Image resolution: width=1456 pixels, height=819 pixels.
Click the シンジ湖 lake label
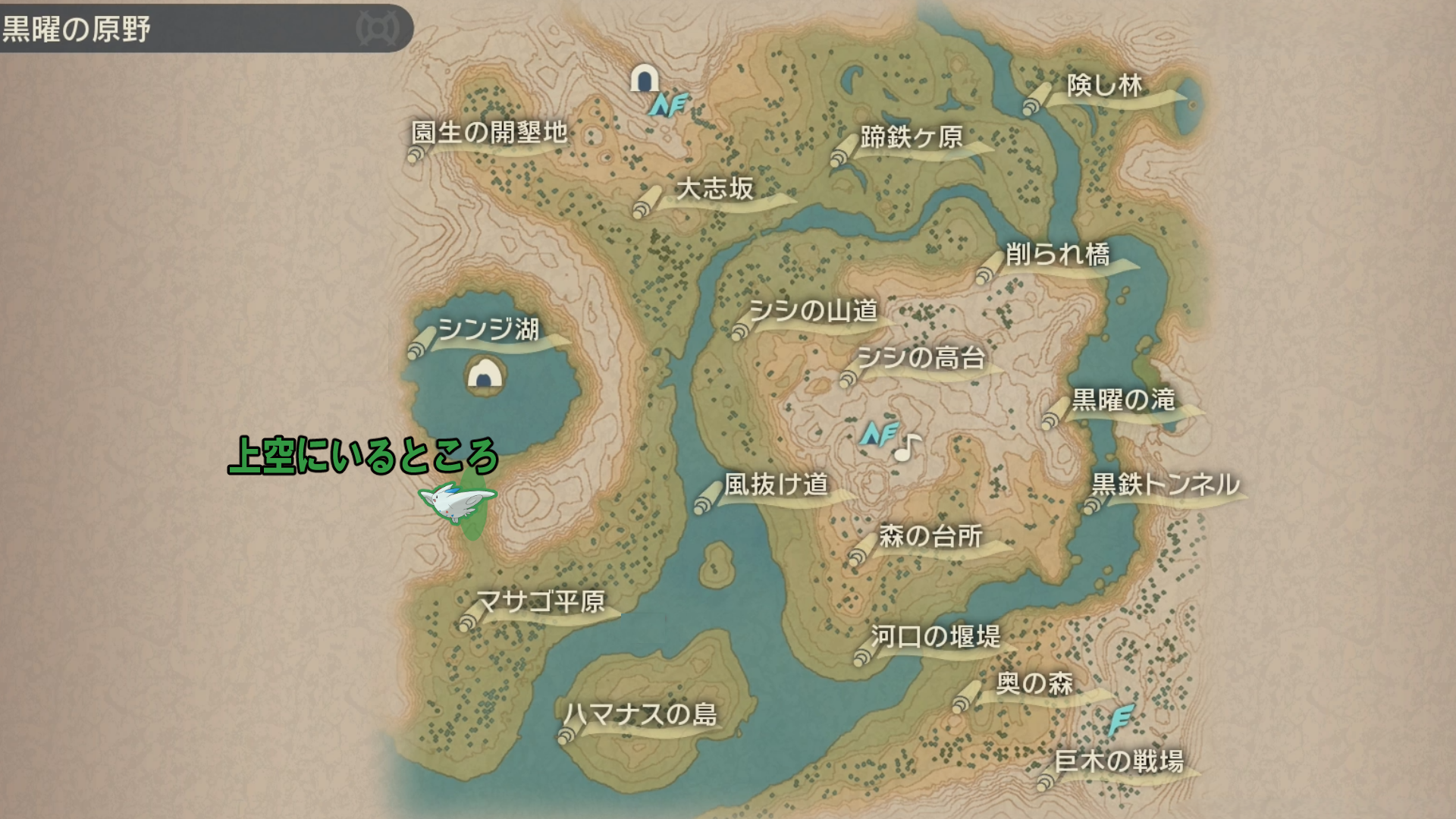click(488, 330)
